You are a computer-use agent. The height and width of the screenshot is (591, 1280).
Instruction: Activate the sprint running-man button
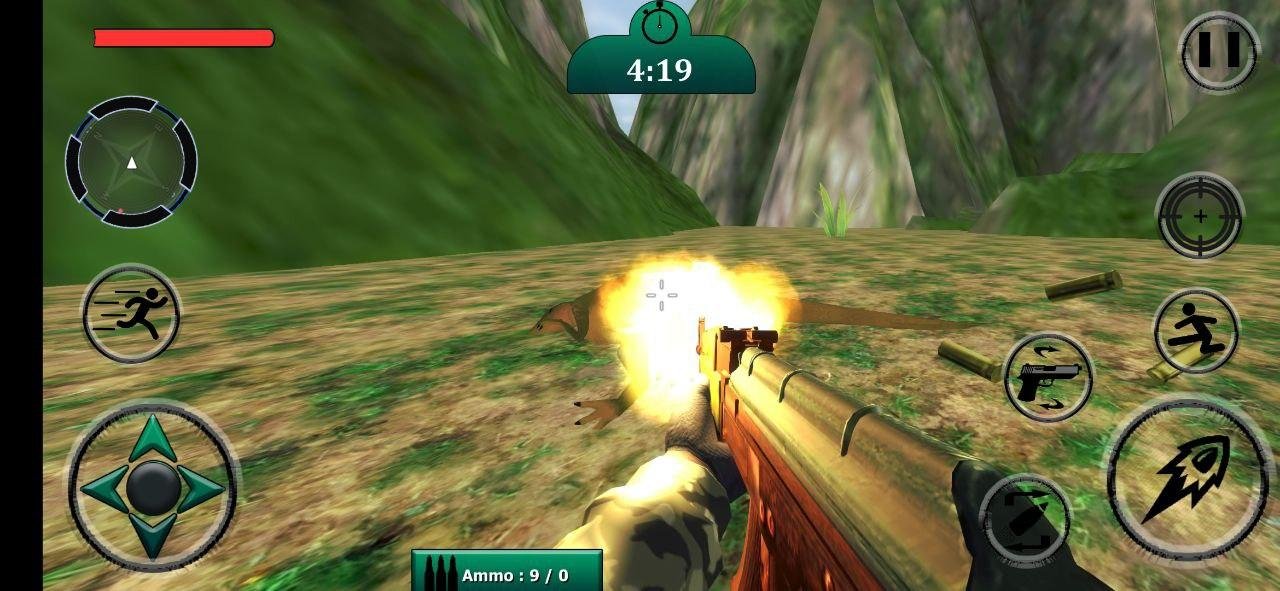(131, 314)
